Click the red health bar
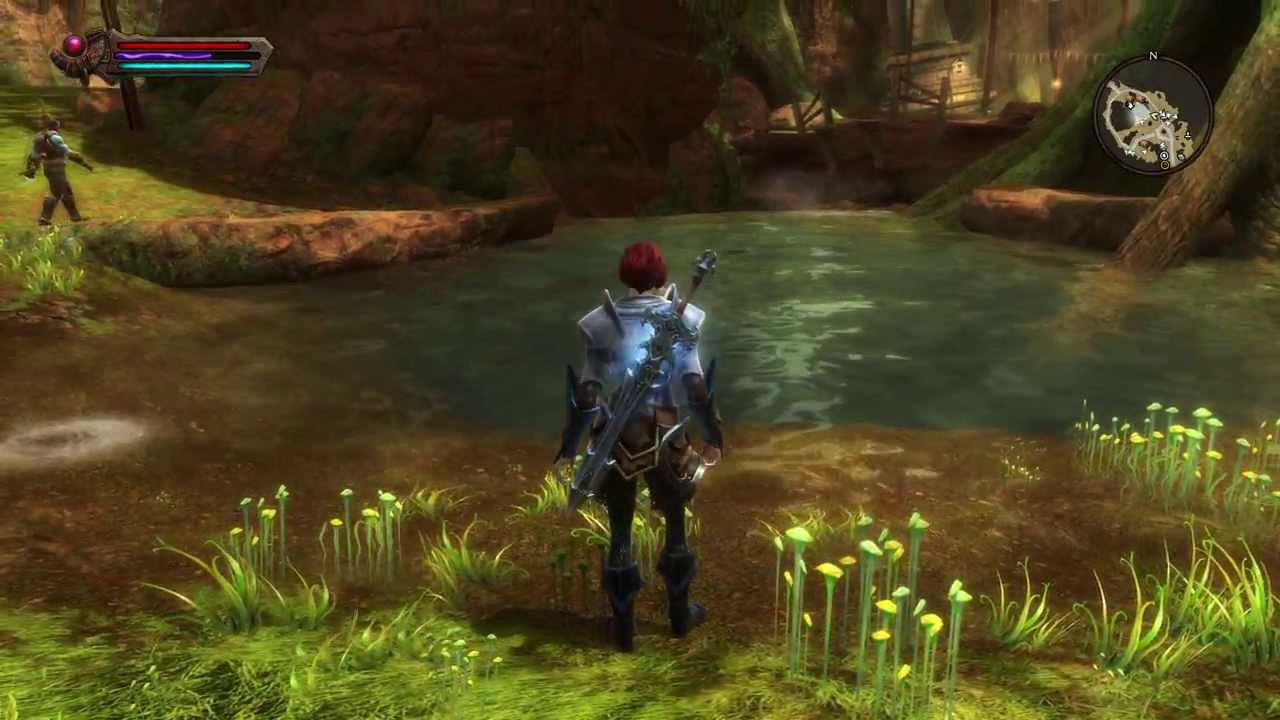This screenshot has height=720, width=1280. pyautogui.click(x=184, y=44)
